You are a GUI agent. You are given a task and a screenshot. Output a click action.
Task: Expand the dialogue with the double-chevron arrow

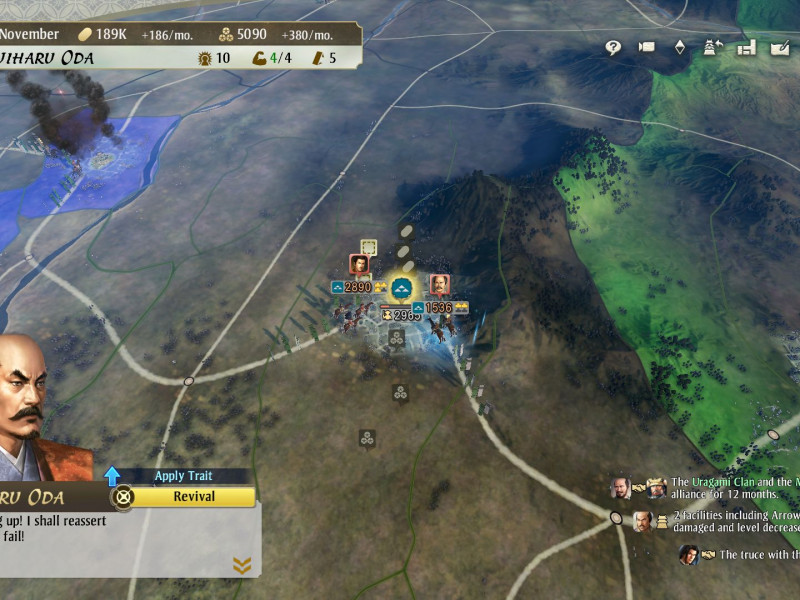pos(241,566)
